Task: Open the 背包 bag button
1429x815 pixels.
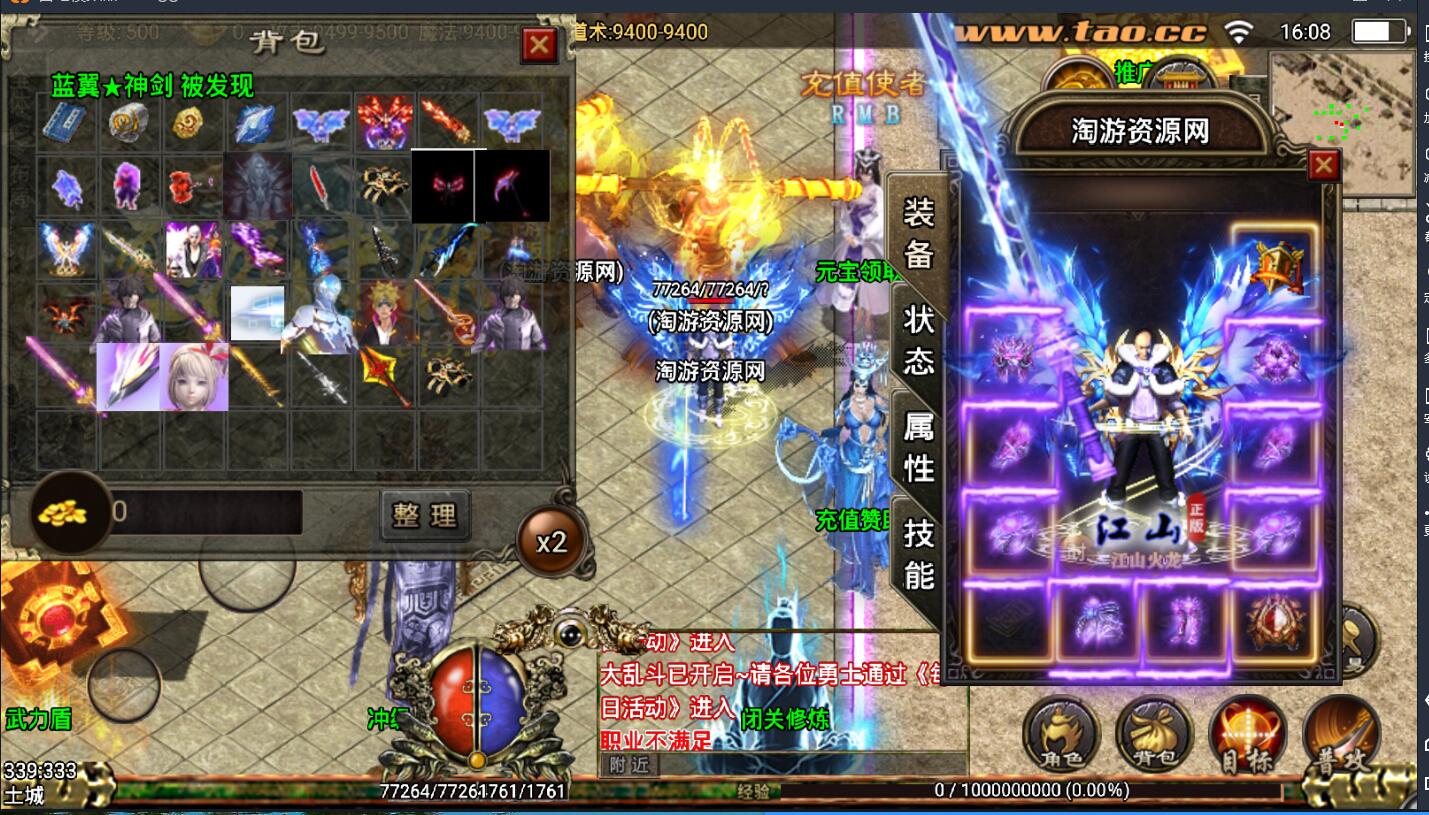Action: click(1155, 737)
